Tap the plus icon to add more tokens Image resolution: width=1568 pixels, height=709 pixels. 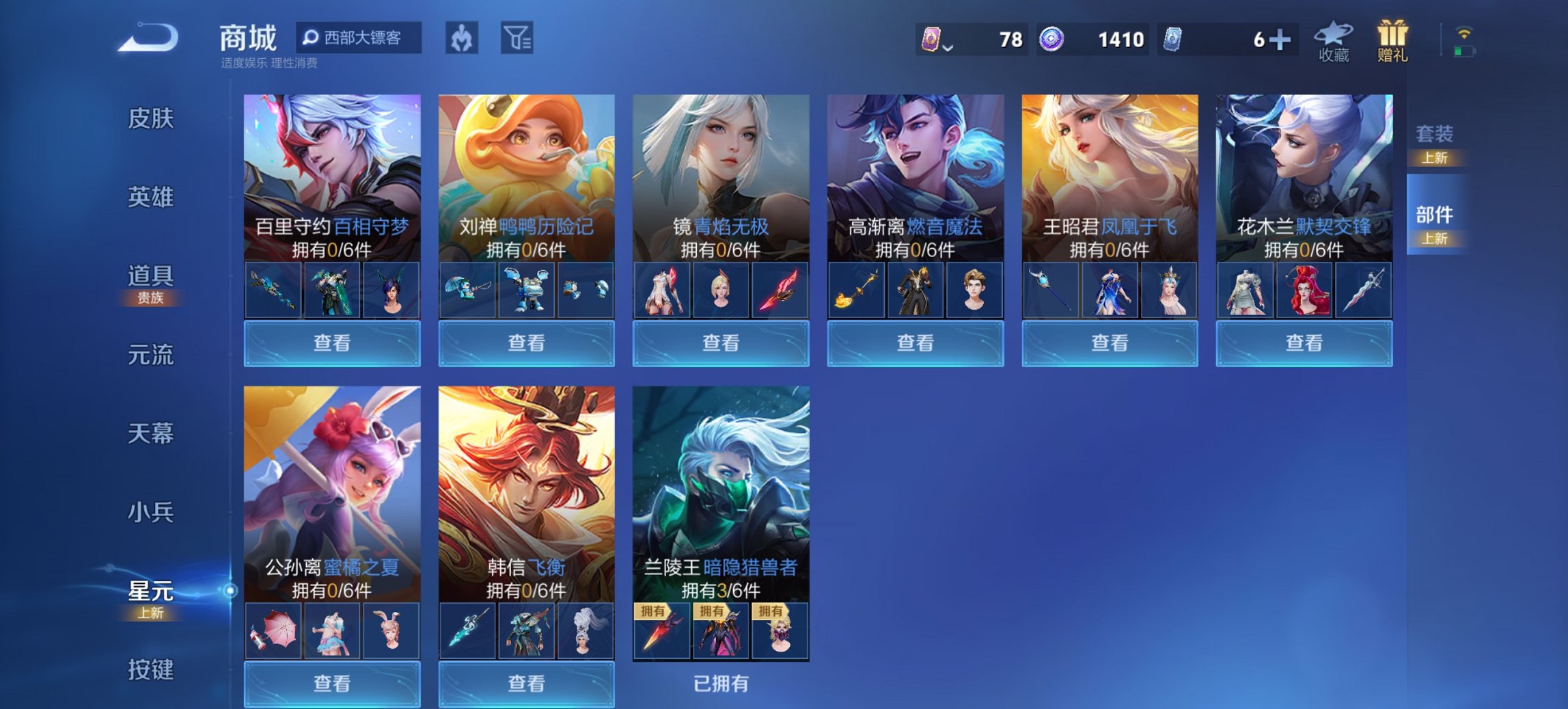click(x=1281, y=41)
